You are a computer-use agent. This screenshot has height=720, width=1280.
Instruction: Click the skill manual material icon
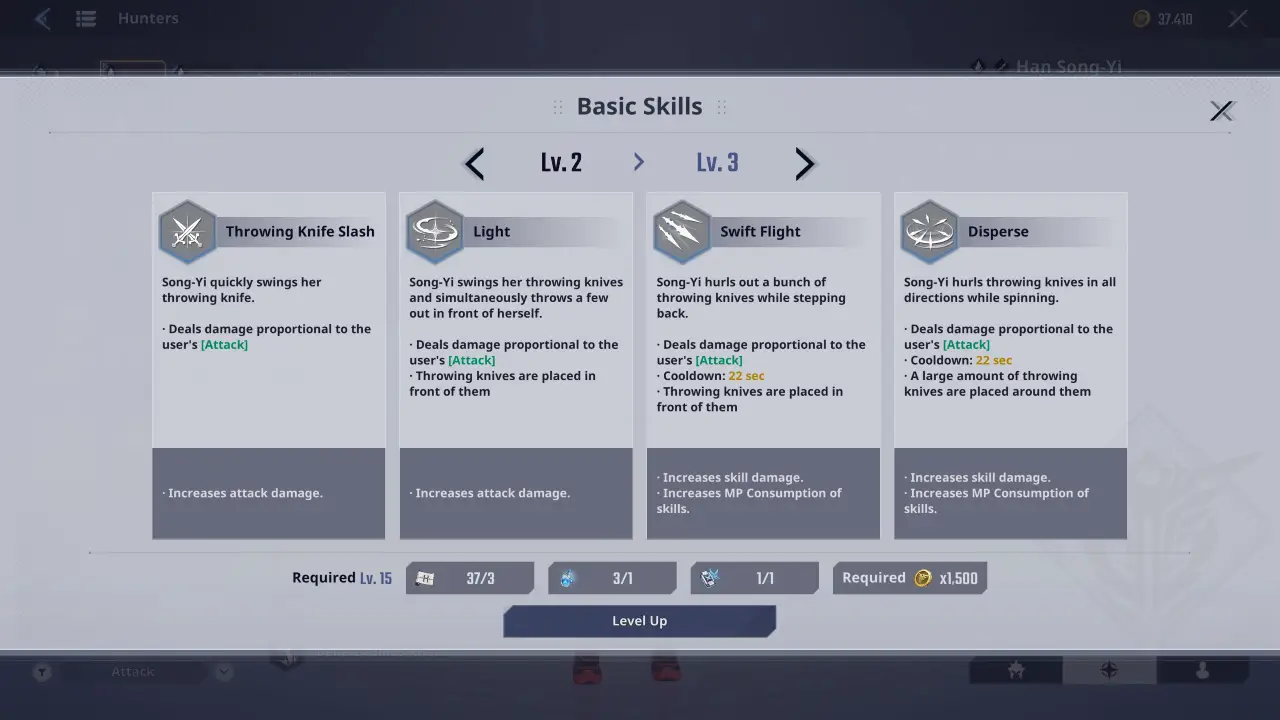click(424, 577)
